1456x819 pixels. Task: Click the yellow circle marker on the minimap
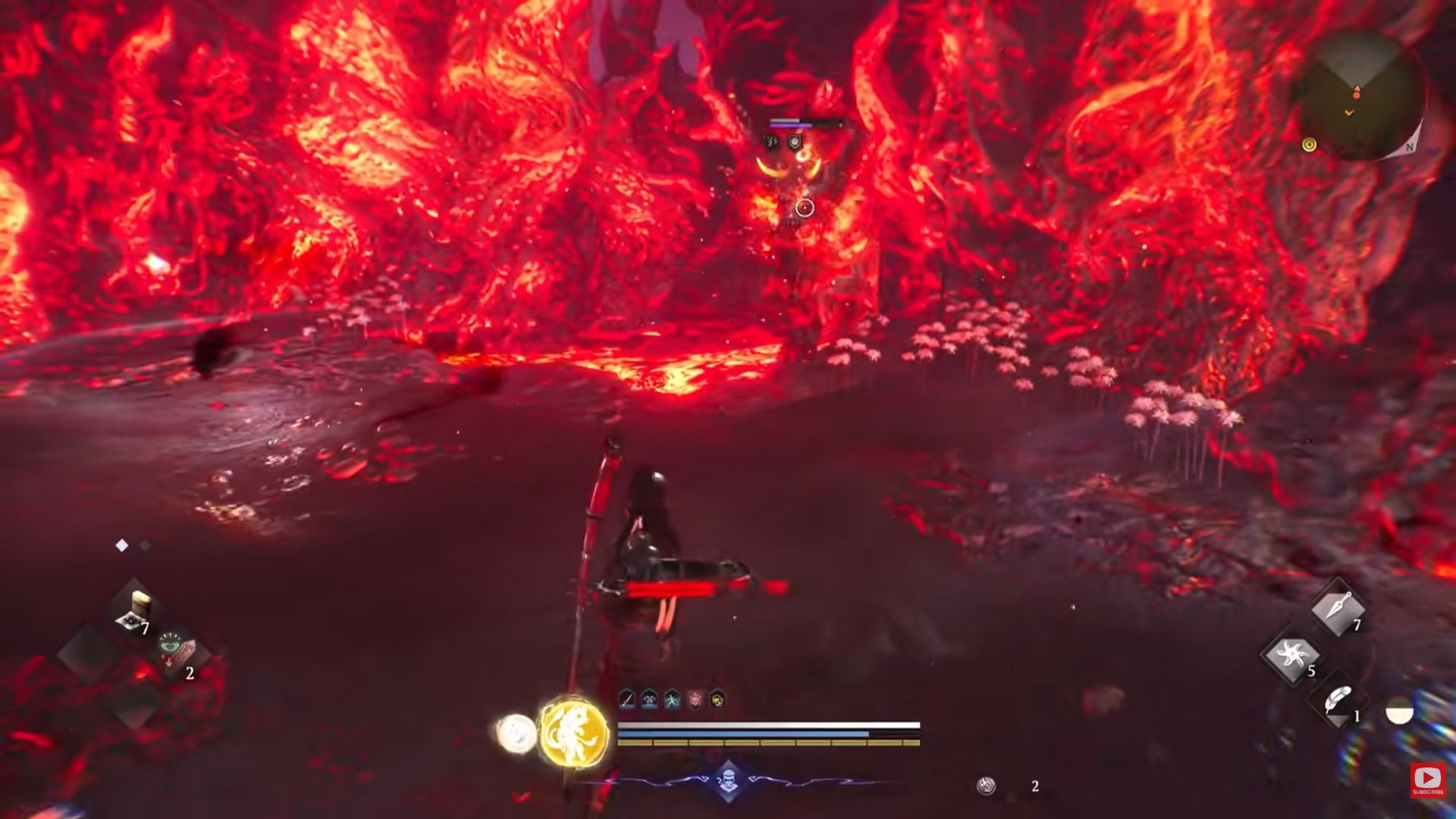(x=1309, y=145)
